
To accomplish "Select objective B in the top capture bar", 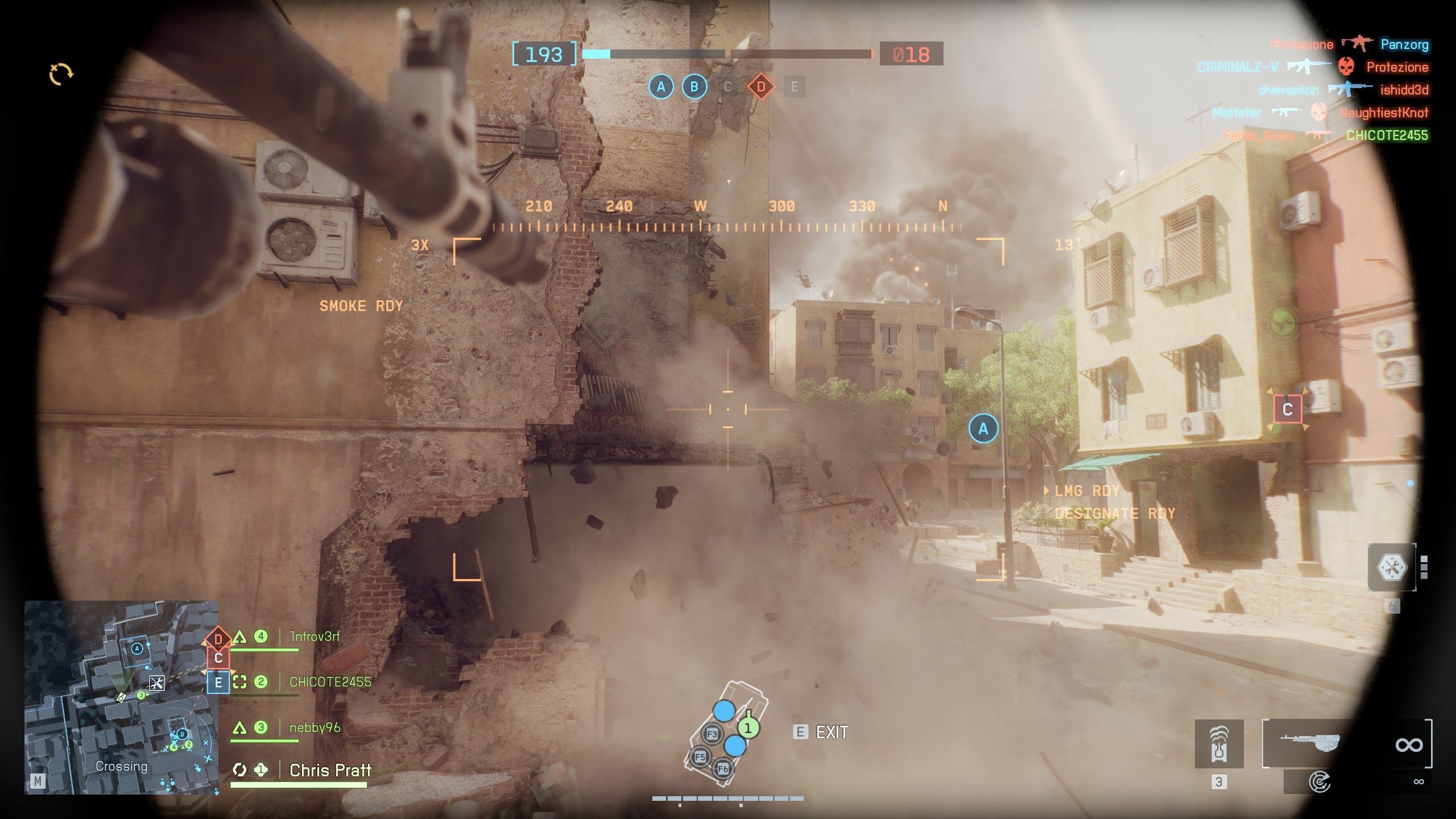I will (694, 87).
